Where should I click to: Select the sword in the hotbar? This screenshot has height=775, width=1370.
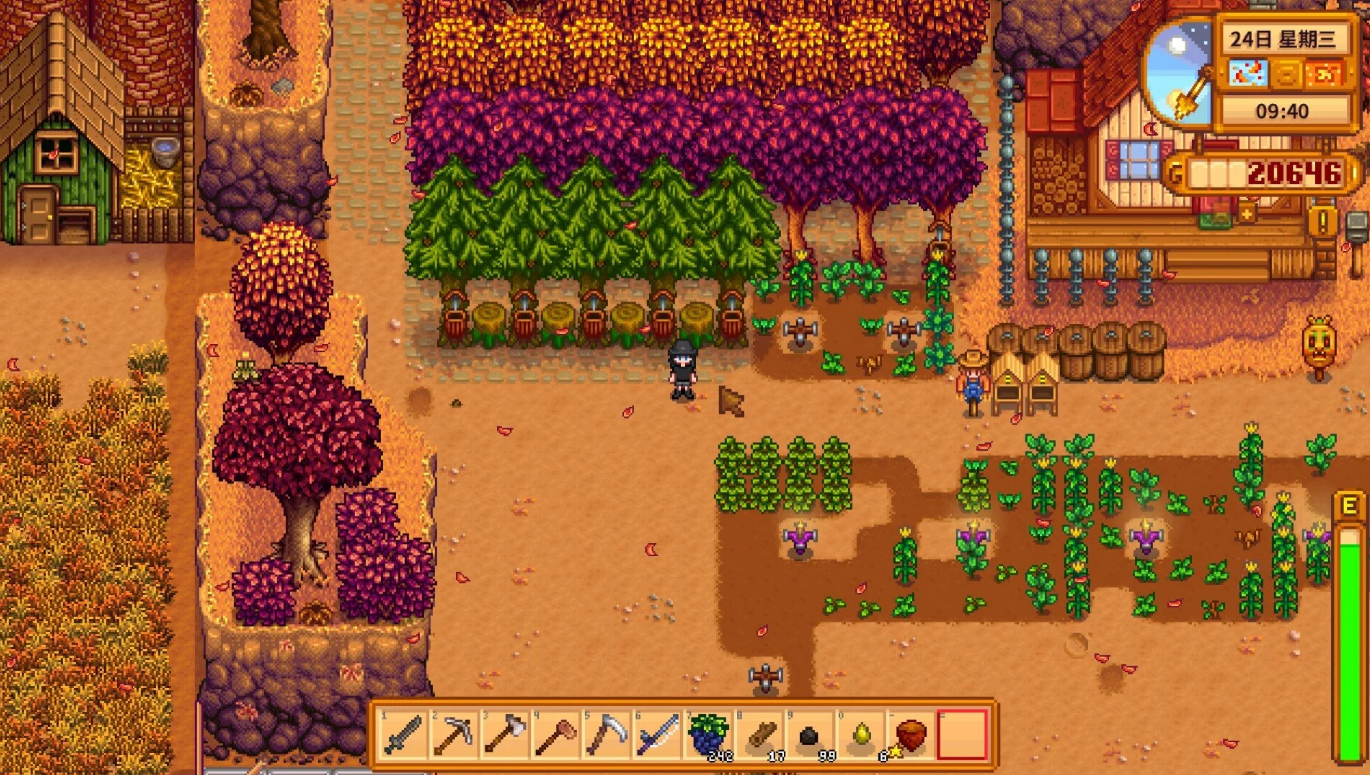coord(403,735)
